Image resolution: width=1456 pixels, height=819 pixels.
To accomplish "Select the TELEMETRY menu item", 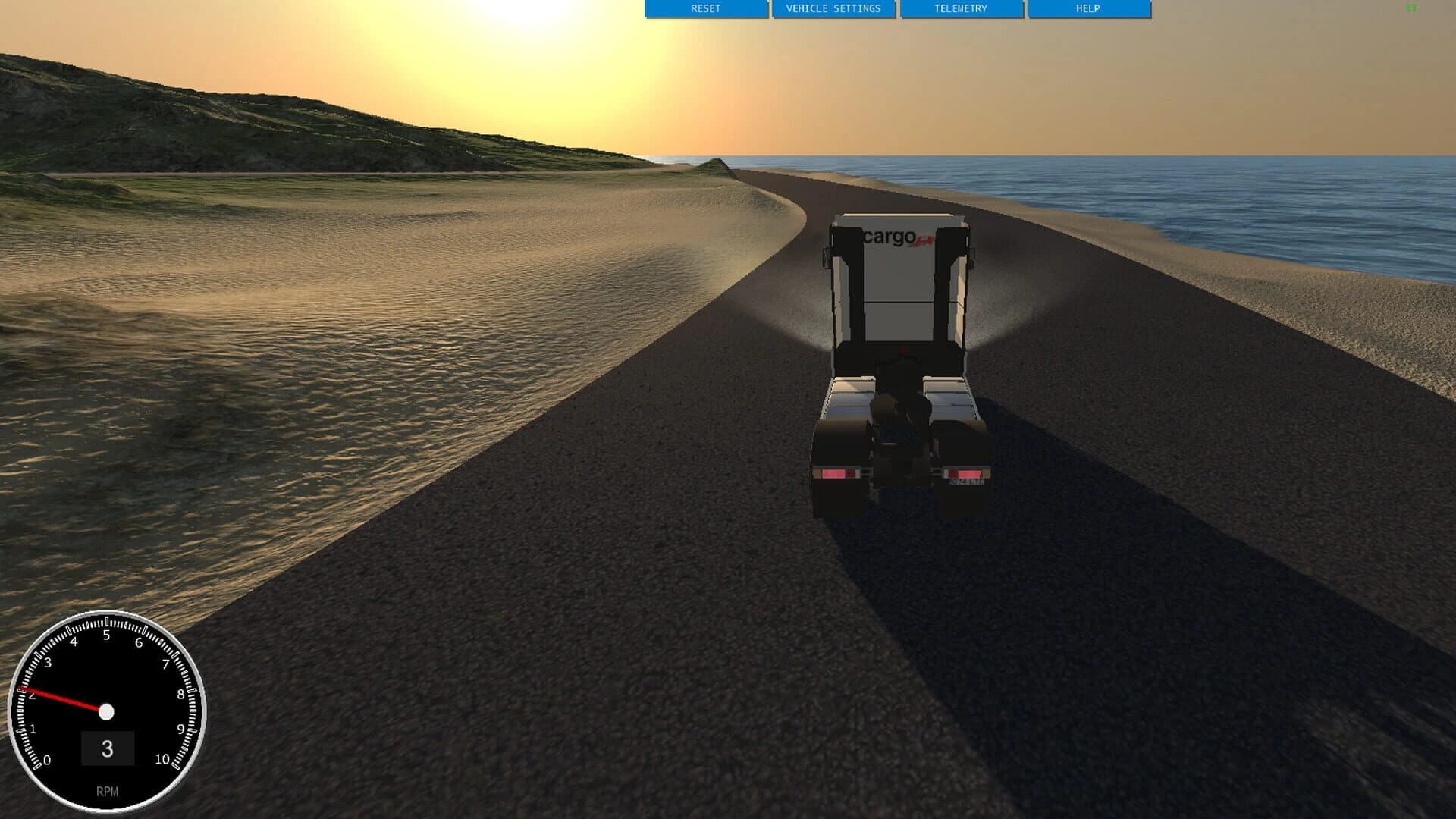I will pyautogui.click(x=961, y=10).
